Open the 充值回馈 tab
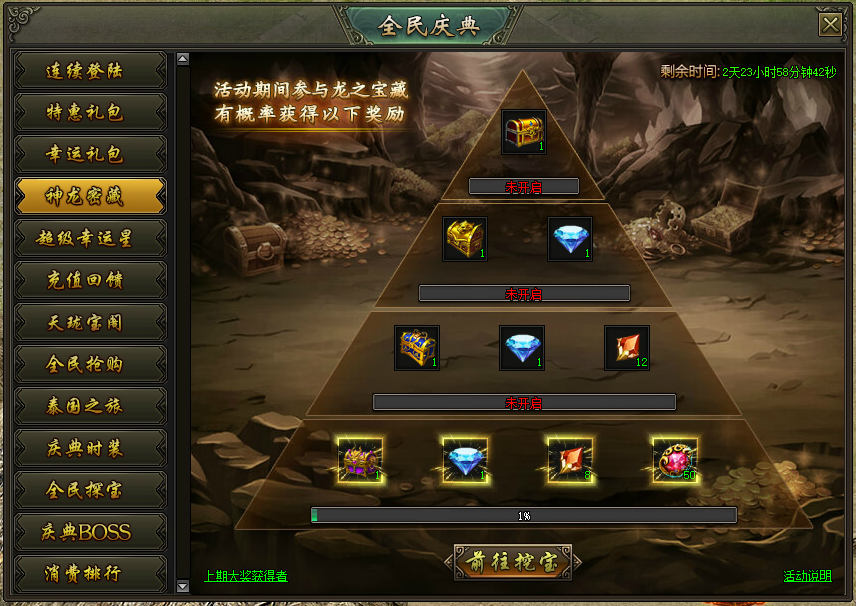Viewport: 856px width, 606px height. pyautogui.click(x=90, y=280)
